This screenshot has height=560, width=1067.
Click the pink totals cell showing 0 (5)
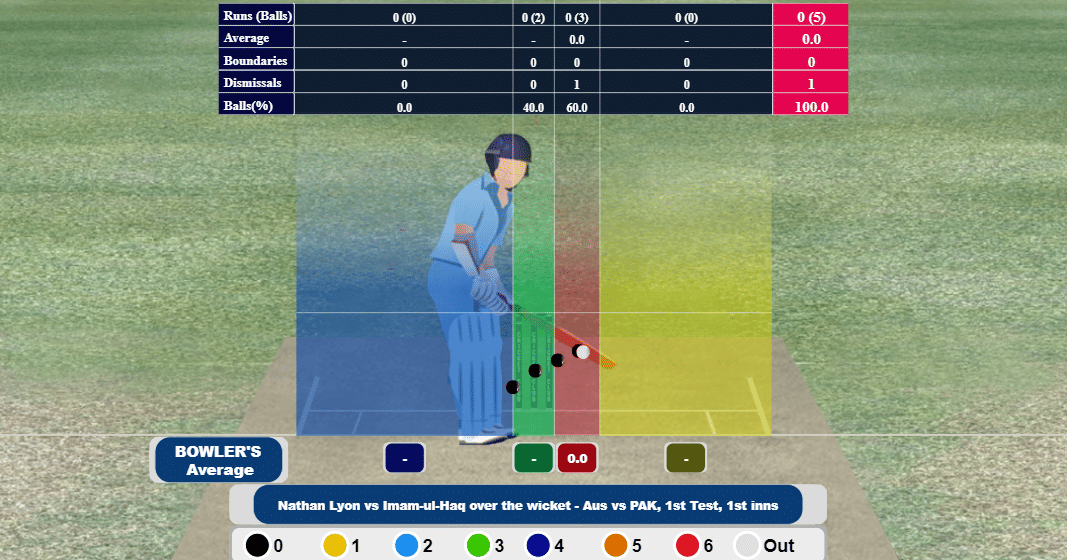click(810, 16)
